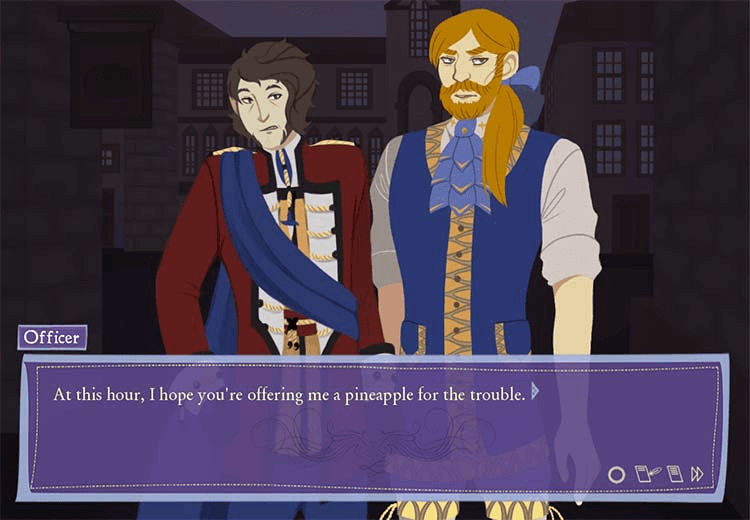750x520 pixels.
Task: Open the page-with-quill icon
Action: click(x=647, y=474)
